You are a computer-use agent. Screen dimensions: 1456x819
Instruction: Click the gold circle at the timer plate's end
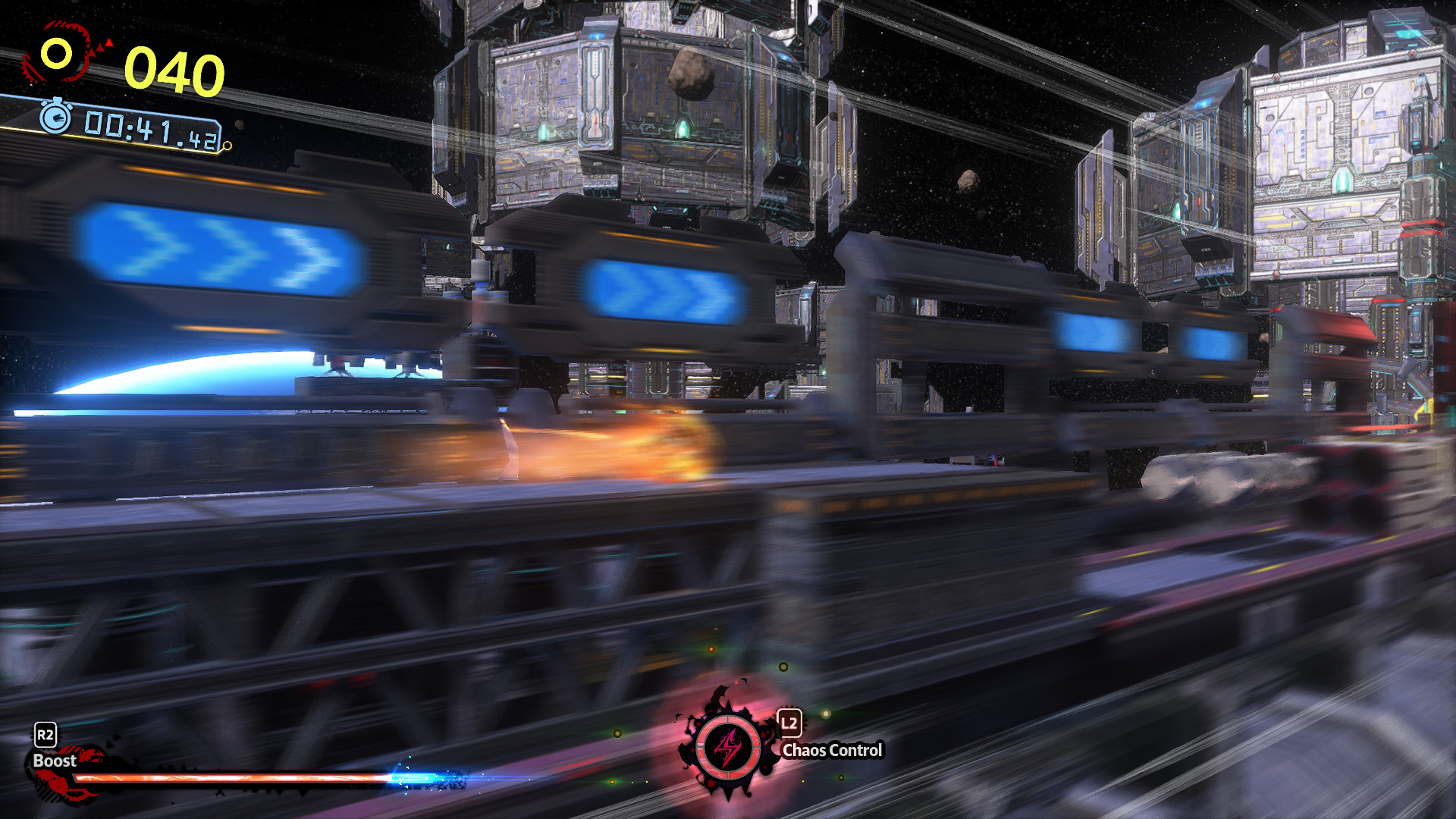coord(227,145)
